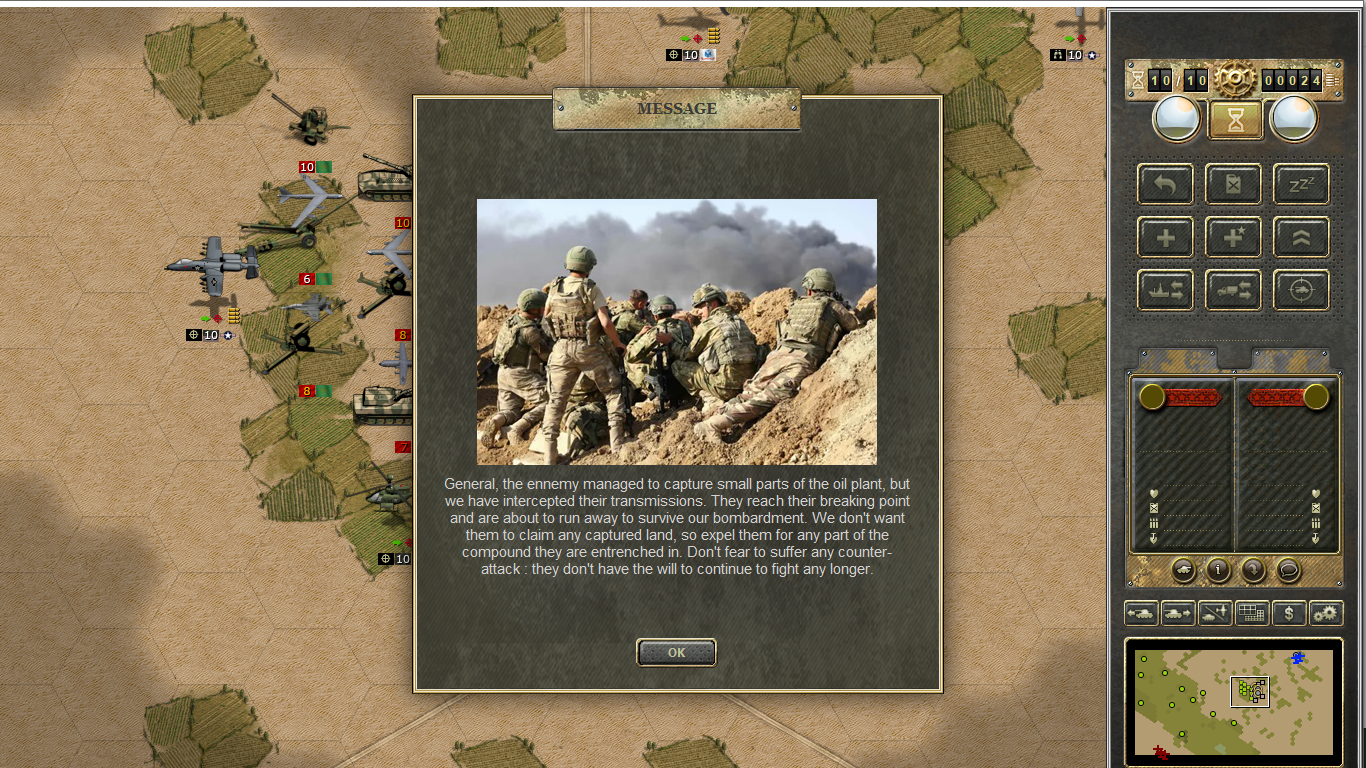End the turn with the hourglass button
The height and width of the screenshot is (768, 1366).
(x=1236, y=120)
